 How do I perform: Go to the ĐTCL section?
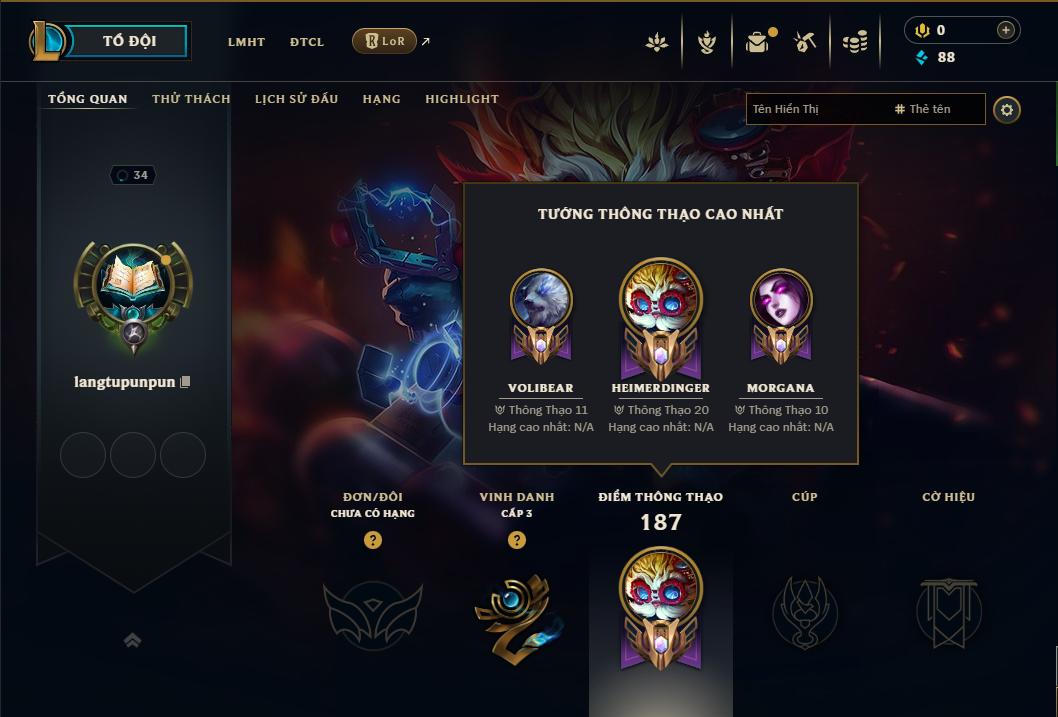[307, 42]
